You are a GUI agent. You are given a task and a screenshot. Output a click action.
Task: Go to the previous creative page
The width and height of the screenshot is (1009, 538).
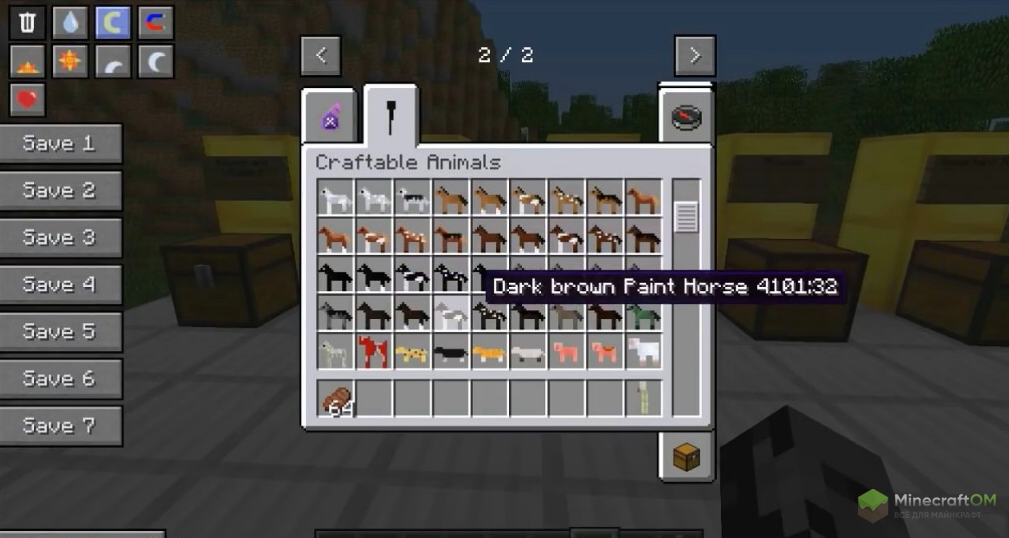pyautogui.click(x=321, y=56)
